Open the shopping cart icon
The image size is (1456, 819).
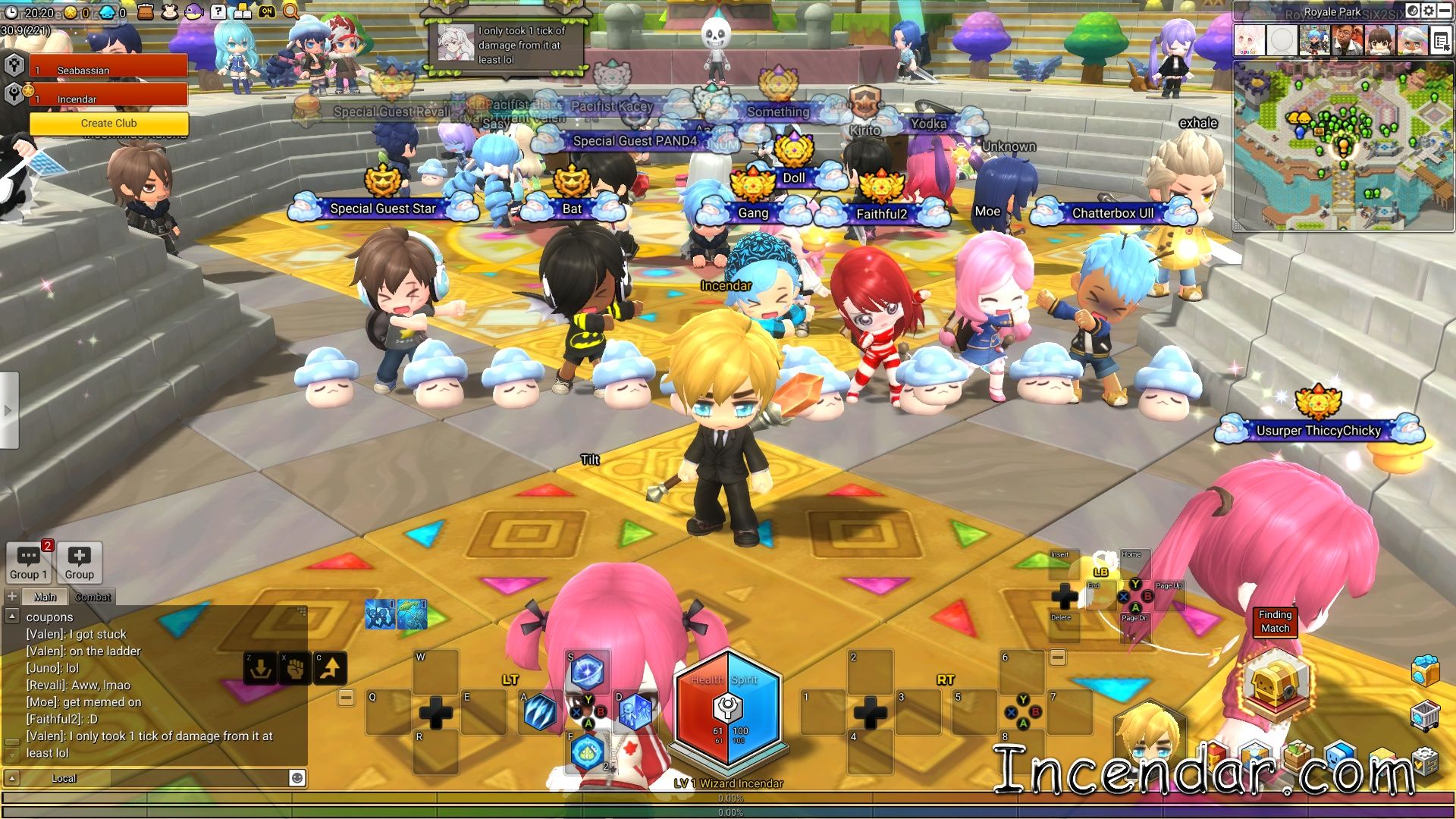1425,715
